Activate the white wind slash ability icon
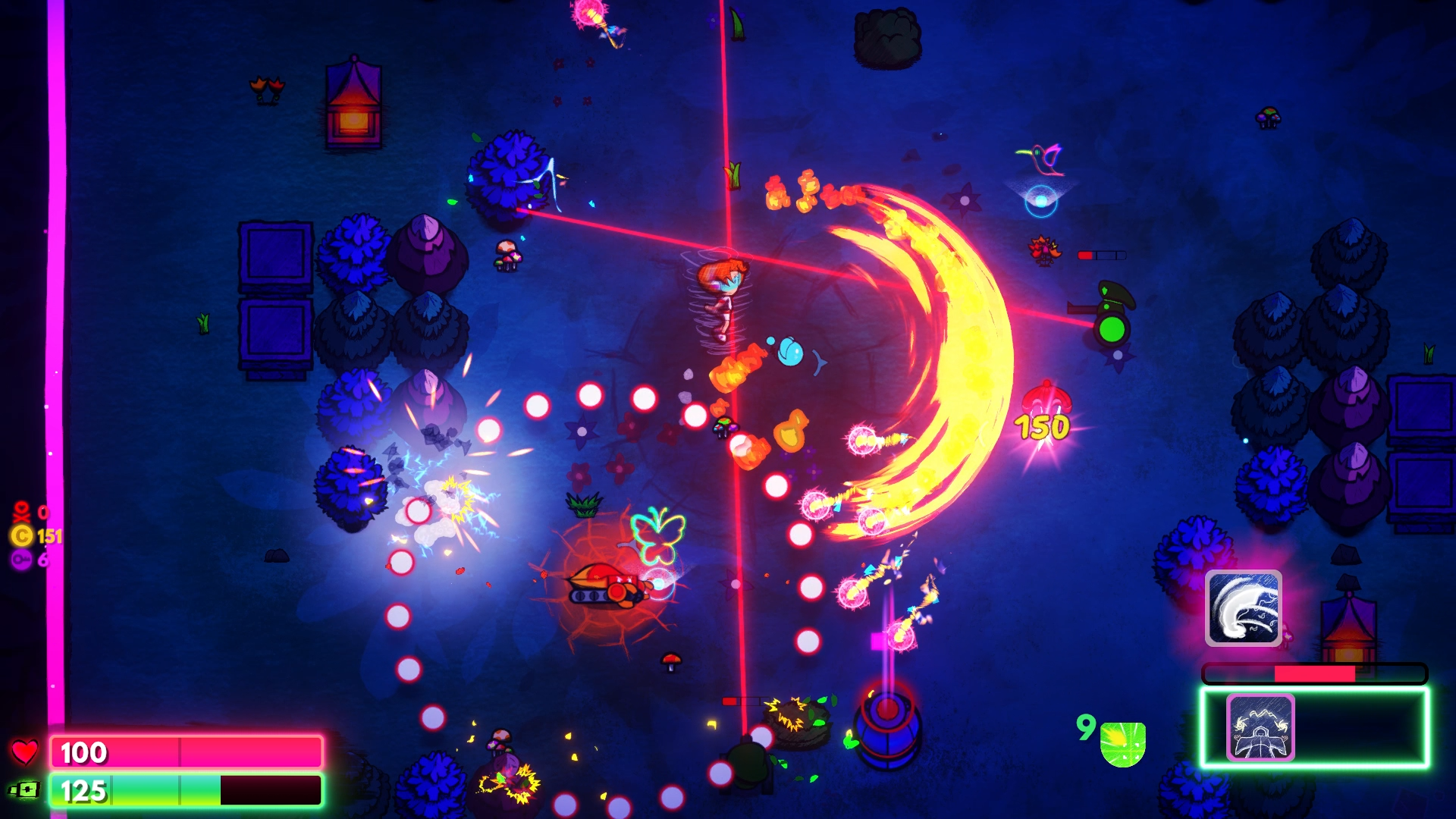 point(1243,608)
